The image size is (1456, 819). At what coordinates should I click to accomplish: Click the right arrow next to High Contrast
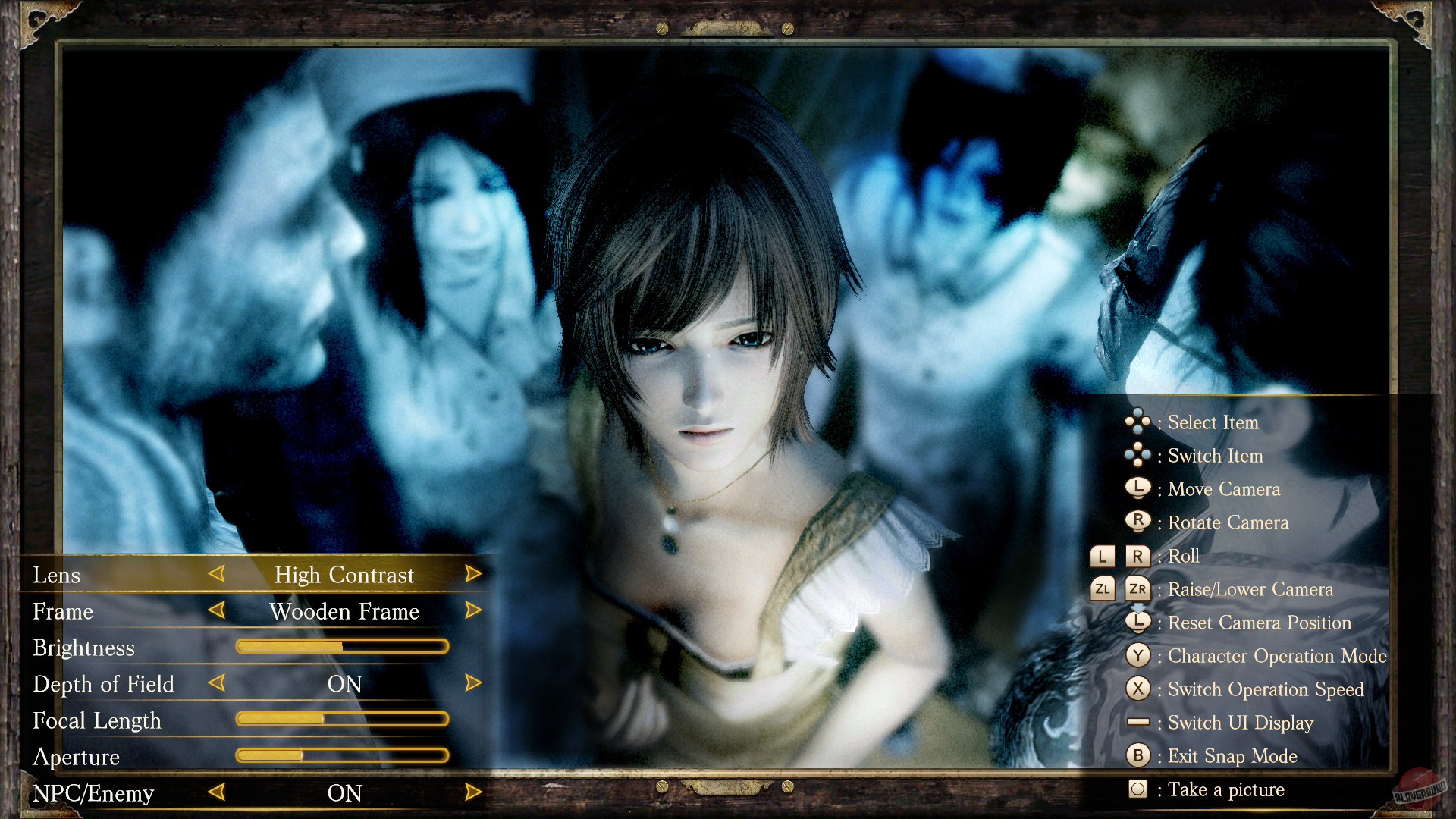[474, 575]
